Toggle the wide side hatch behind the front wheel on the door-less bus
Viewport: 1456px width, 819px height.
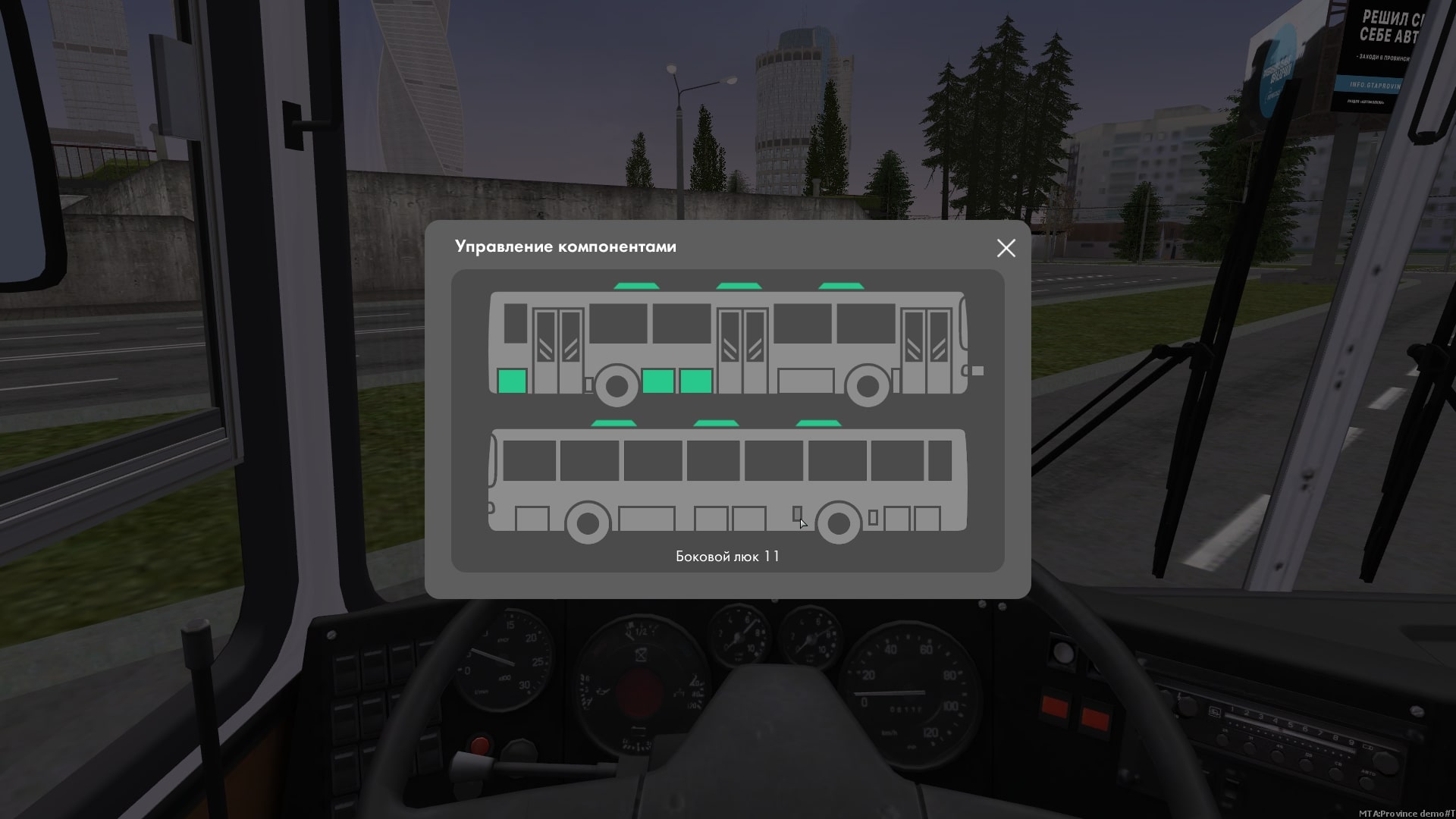tap(647, 519)
